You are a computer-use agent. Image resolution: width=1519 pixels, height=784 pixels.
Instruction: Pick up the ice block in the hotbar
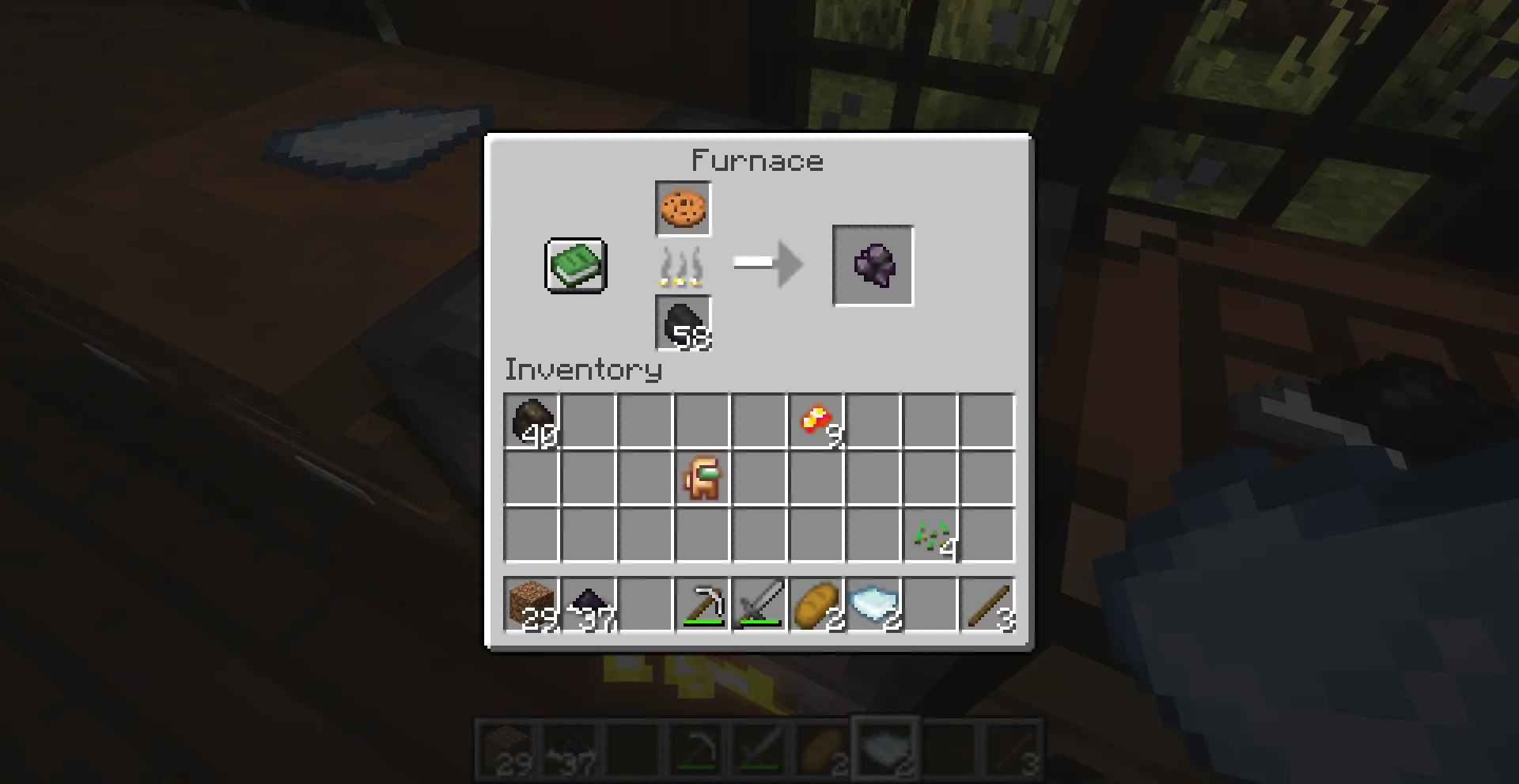[x=873, y=605]
